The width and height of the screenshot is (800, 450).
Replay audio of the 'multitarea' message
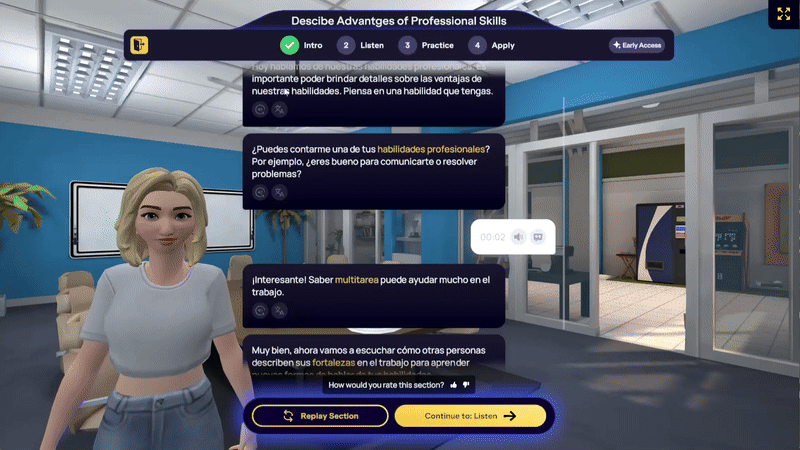tap(260, 310)
